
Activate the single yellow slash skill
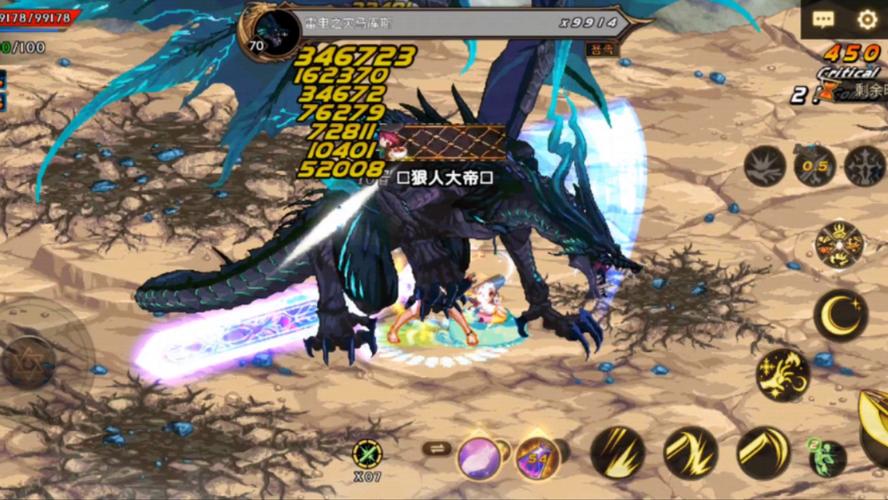coord(764,452)
